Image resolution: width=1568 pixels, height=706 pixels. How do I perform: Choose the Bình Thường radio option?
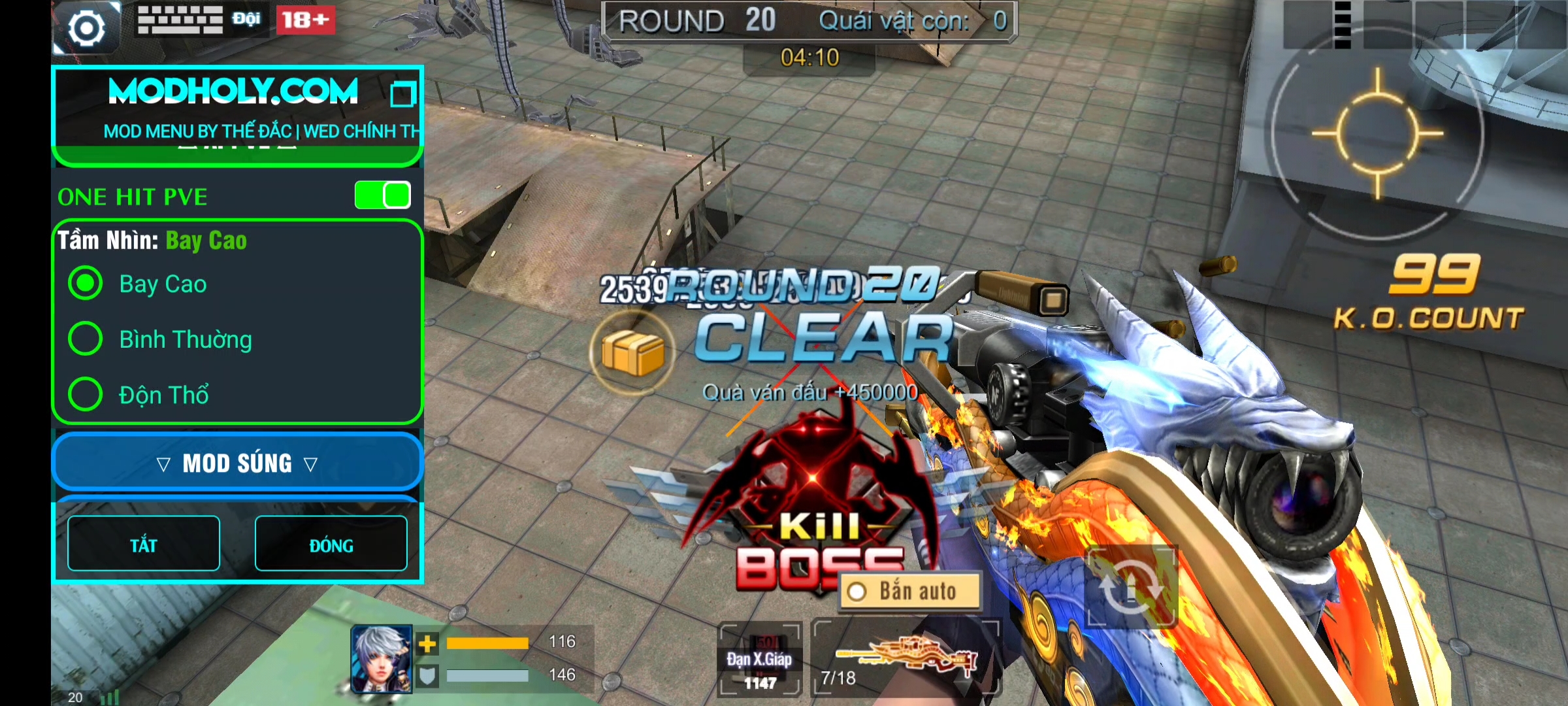coord(86,339)
